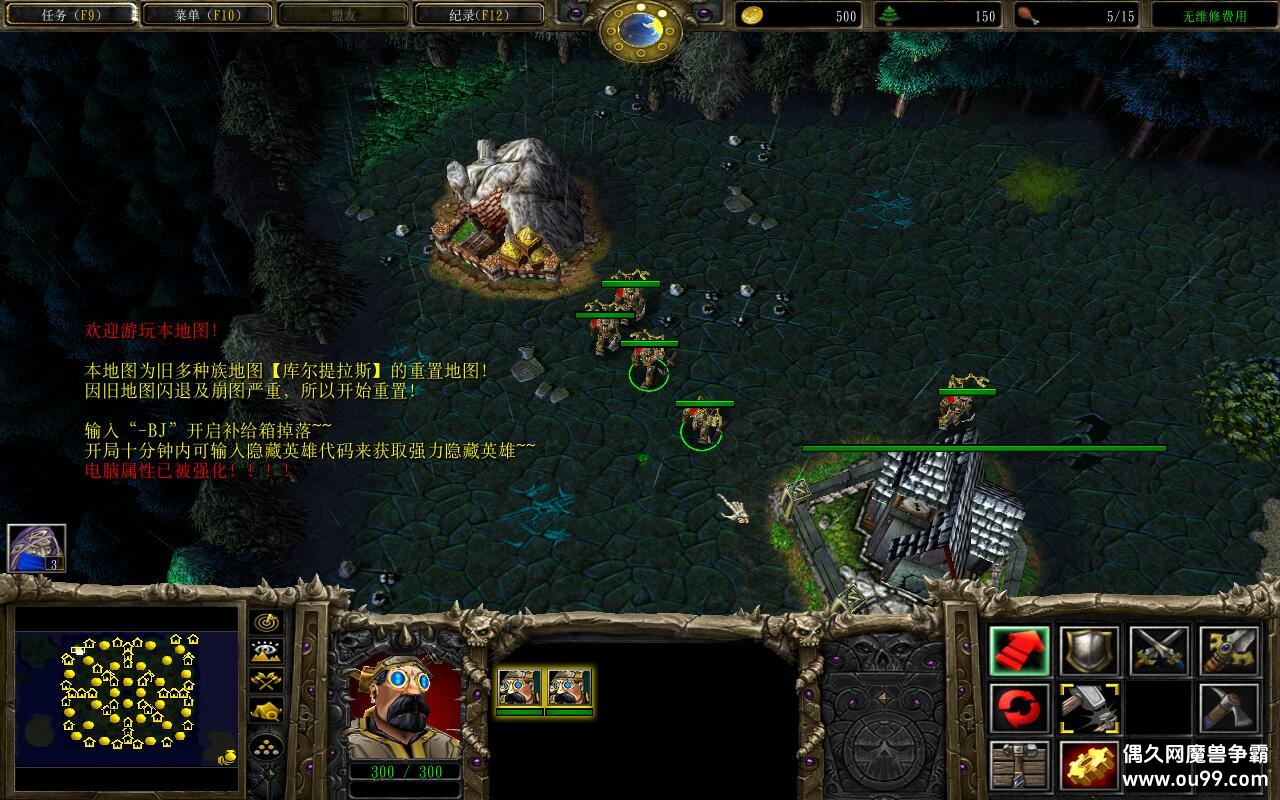This screenshot has width=1280, height=800.
Task: Issue the Move command (red arrow)
Action: [1020, 651]
